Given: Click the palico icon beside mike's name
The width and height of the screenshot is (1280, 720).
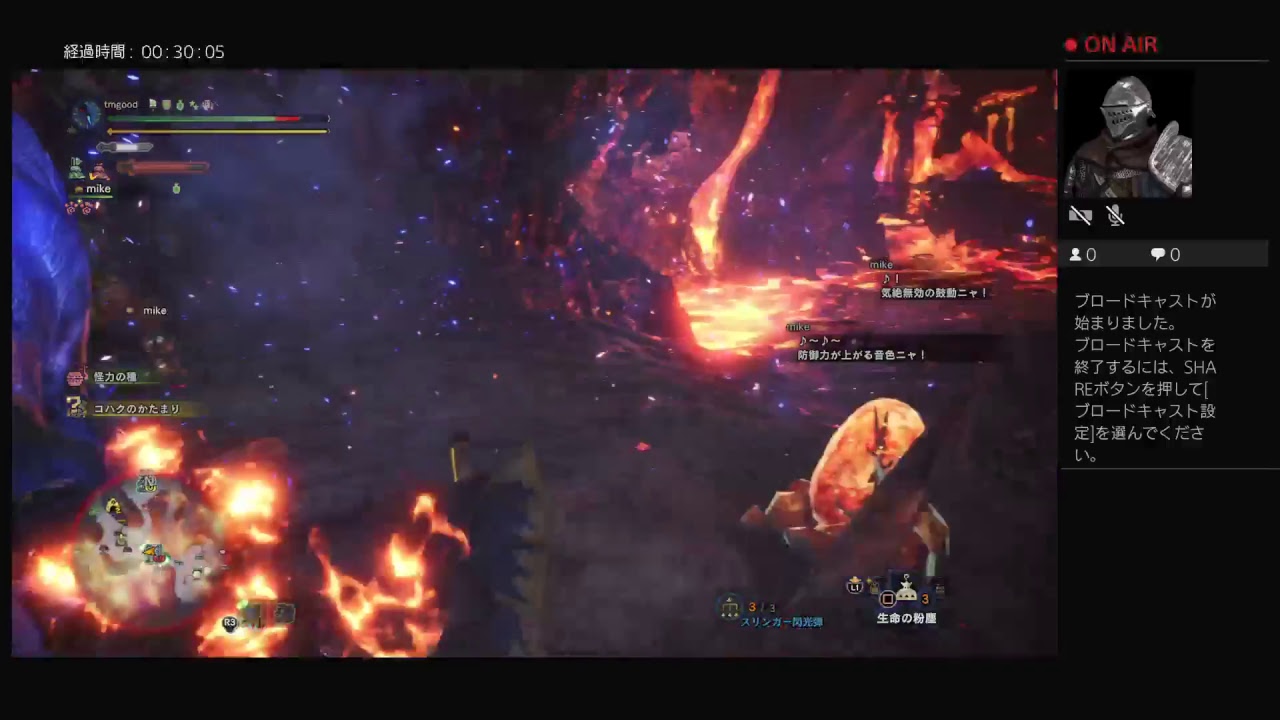Looking at the screenshot, I should 77,188.
